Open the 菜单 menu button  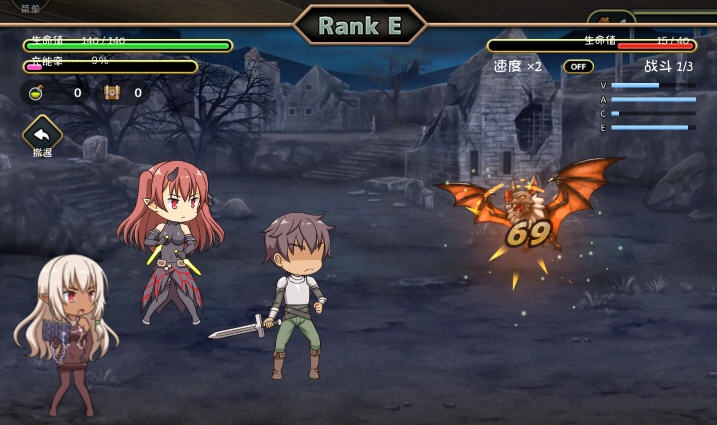[x=31, y=9]
